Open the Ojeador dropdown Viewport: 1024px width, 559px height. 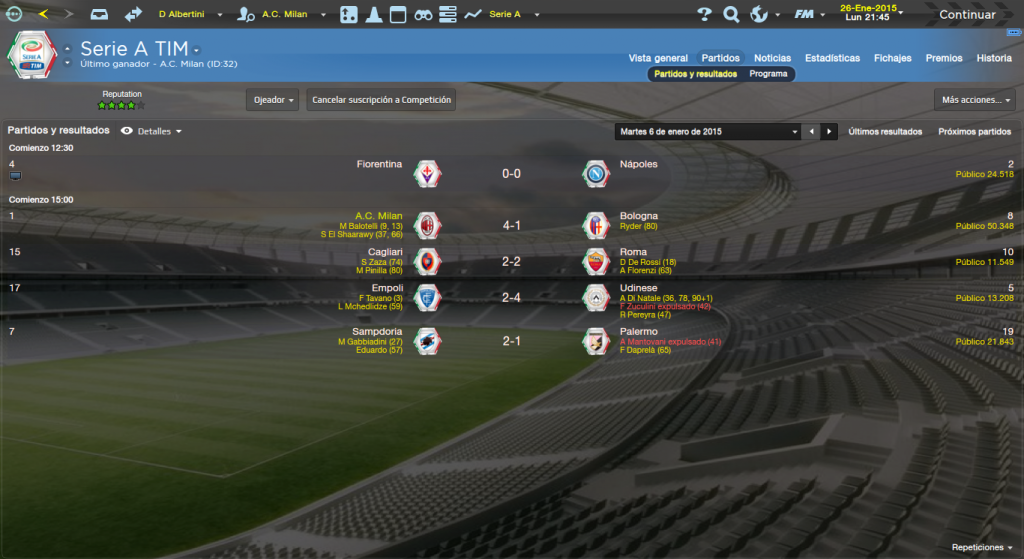point(273,100)
